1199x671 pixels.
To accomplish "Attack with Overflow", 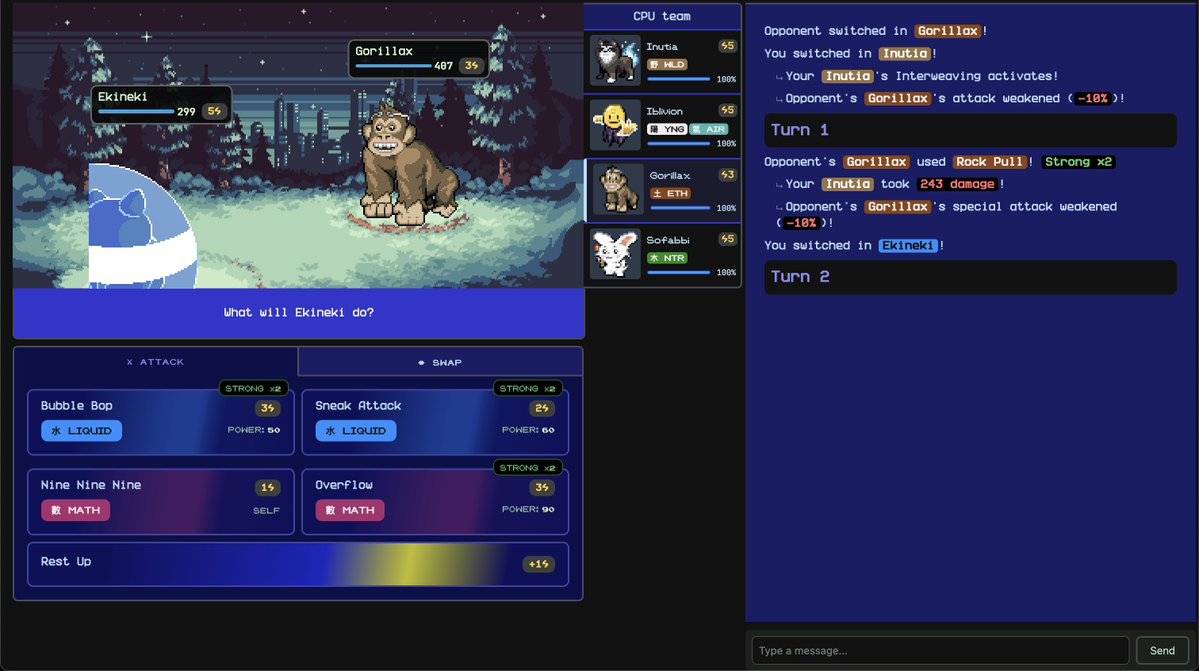I will coord(434,501).
